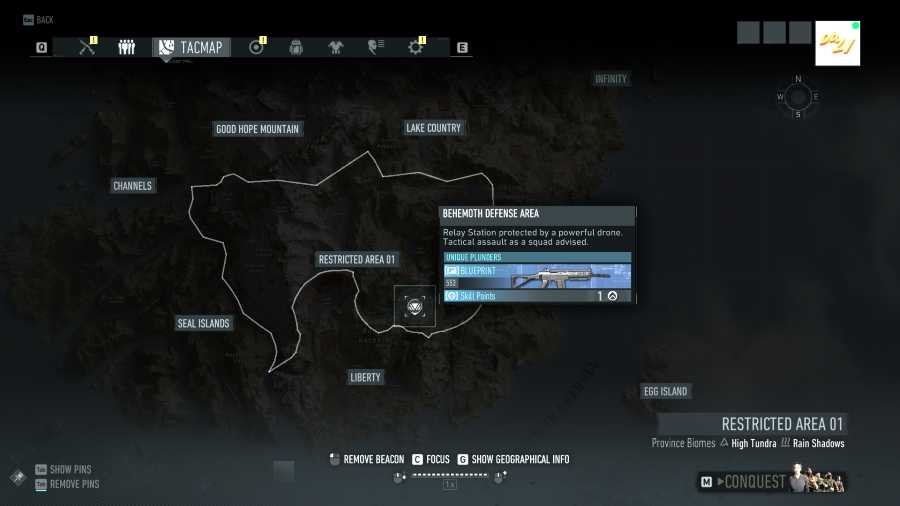Select the Behemoth Defense Area map marker
The height and width of the screenshot is (506, 900).
click(414, 306)
